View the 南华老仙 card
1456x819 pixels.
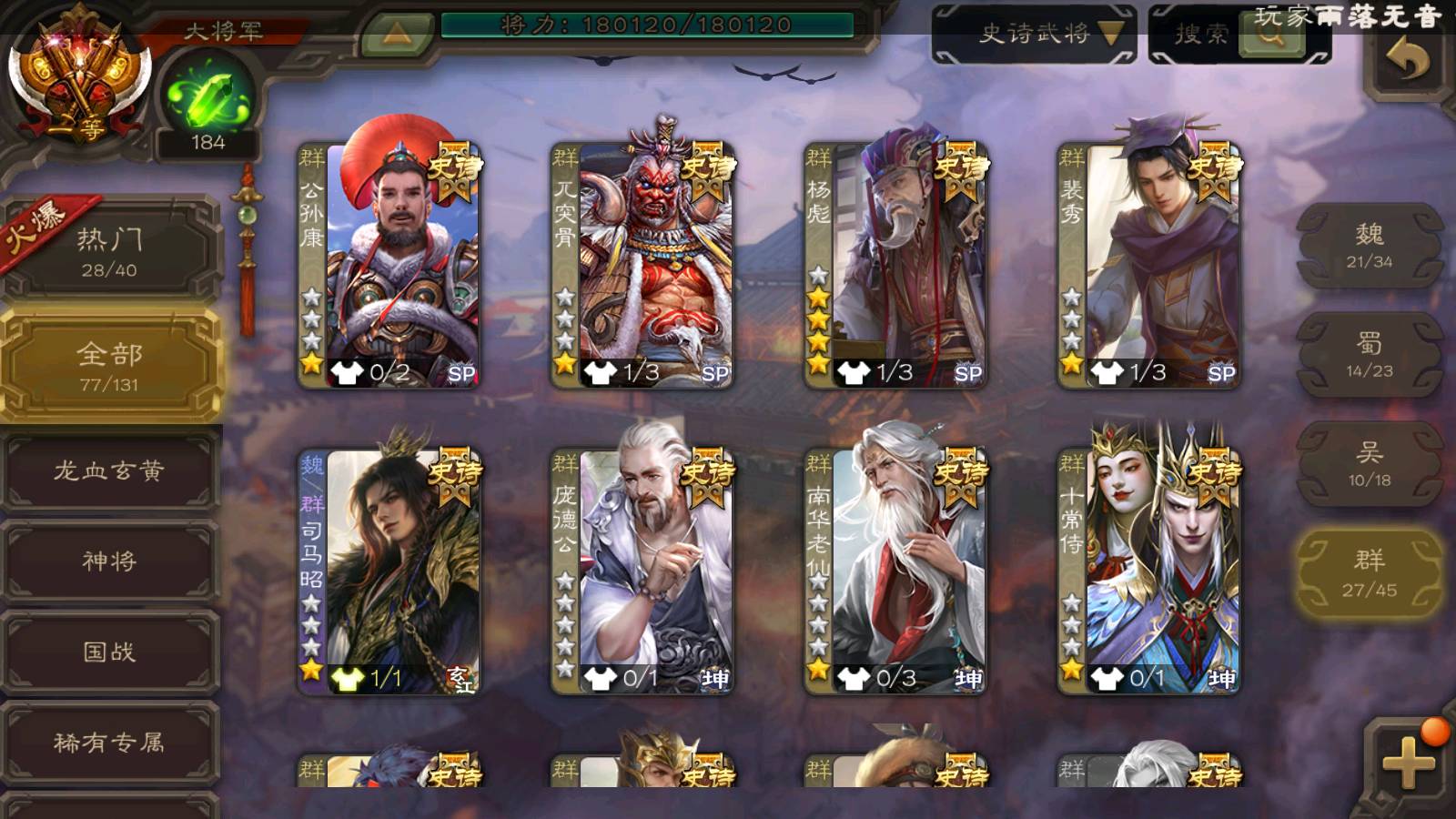(896, 571)
